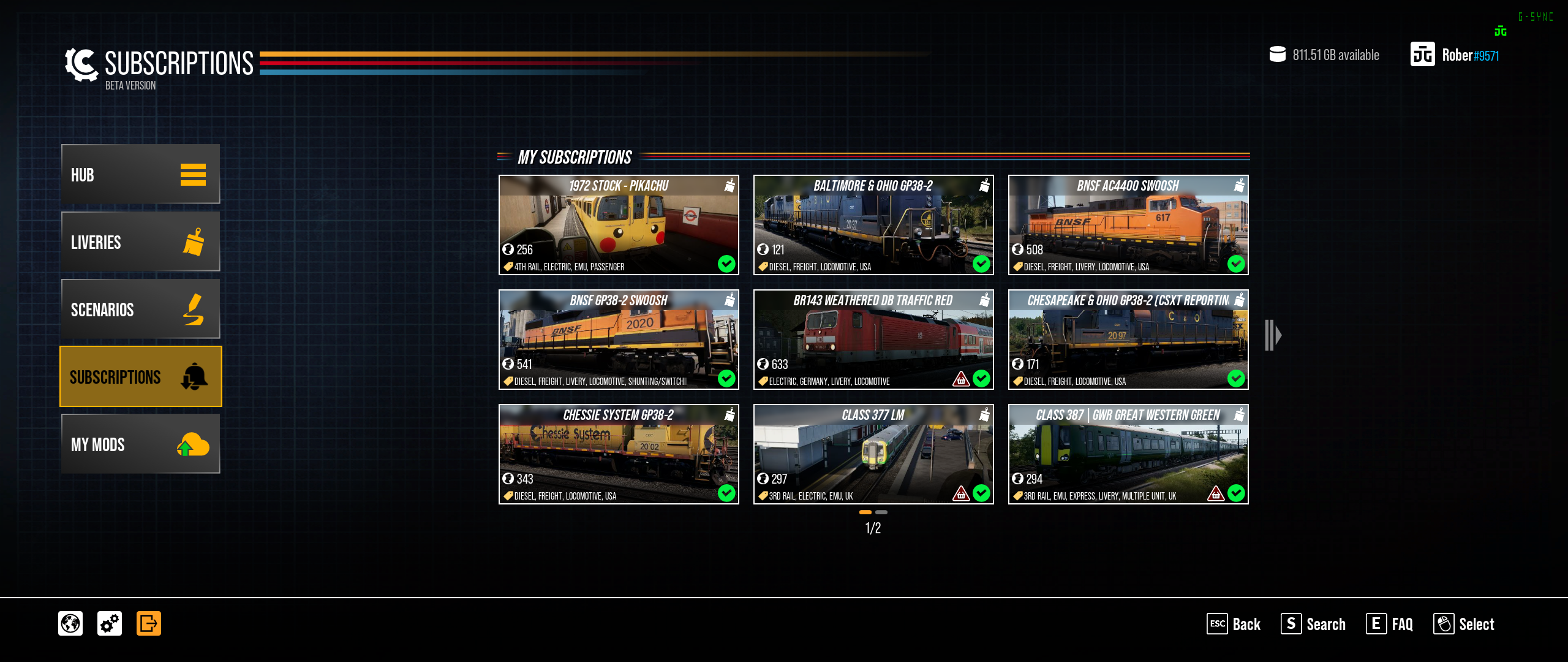Image resolution: width=1568 pixels, height=662 pixels.
Task: Select the Subscriptions menu entry
Action: coord(140,376)
